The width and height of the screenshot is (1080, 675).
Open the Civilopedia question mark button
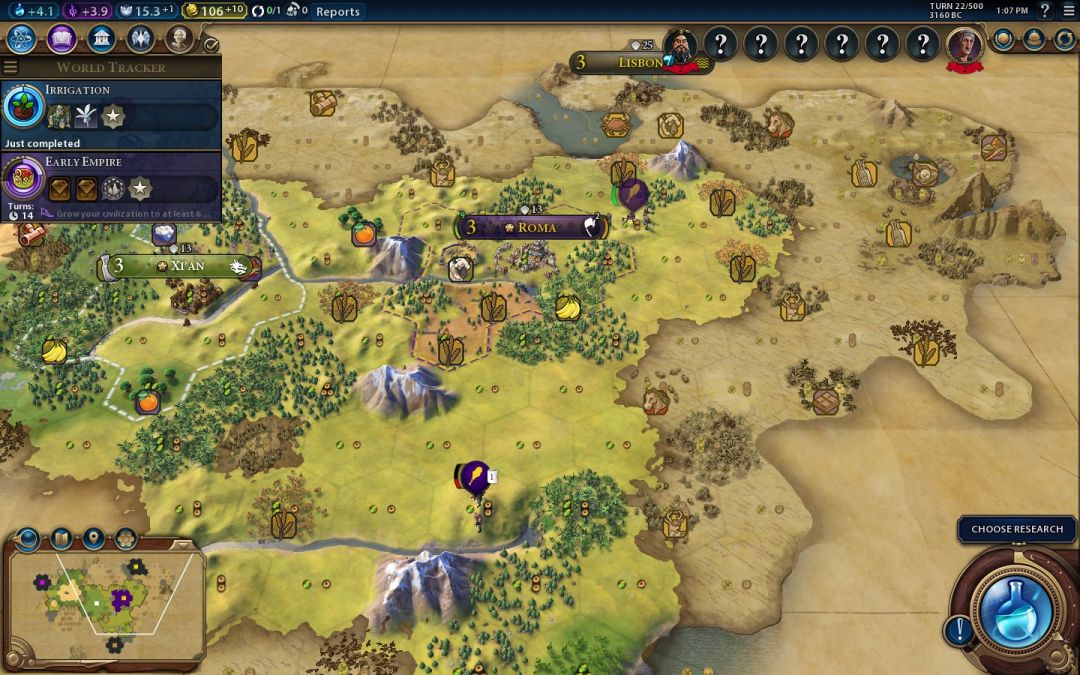point(1044,12)
